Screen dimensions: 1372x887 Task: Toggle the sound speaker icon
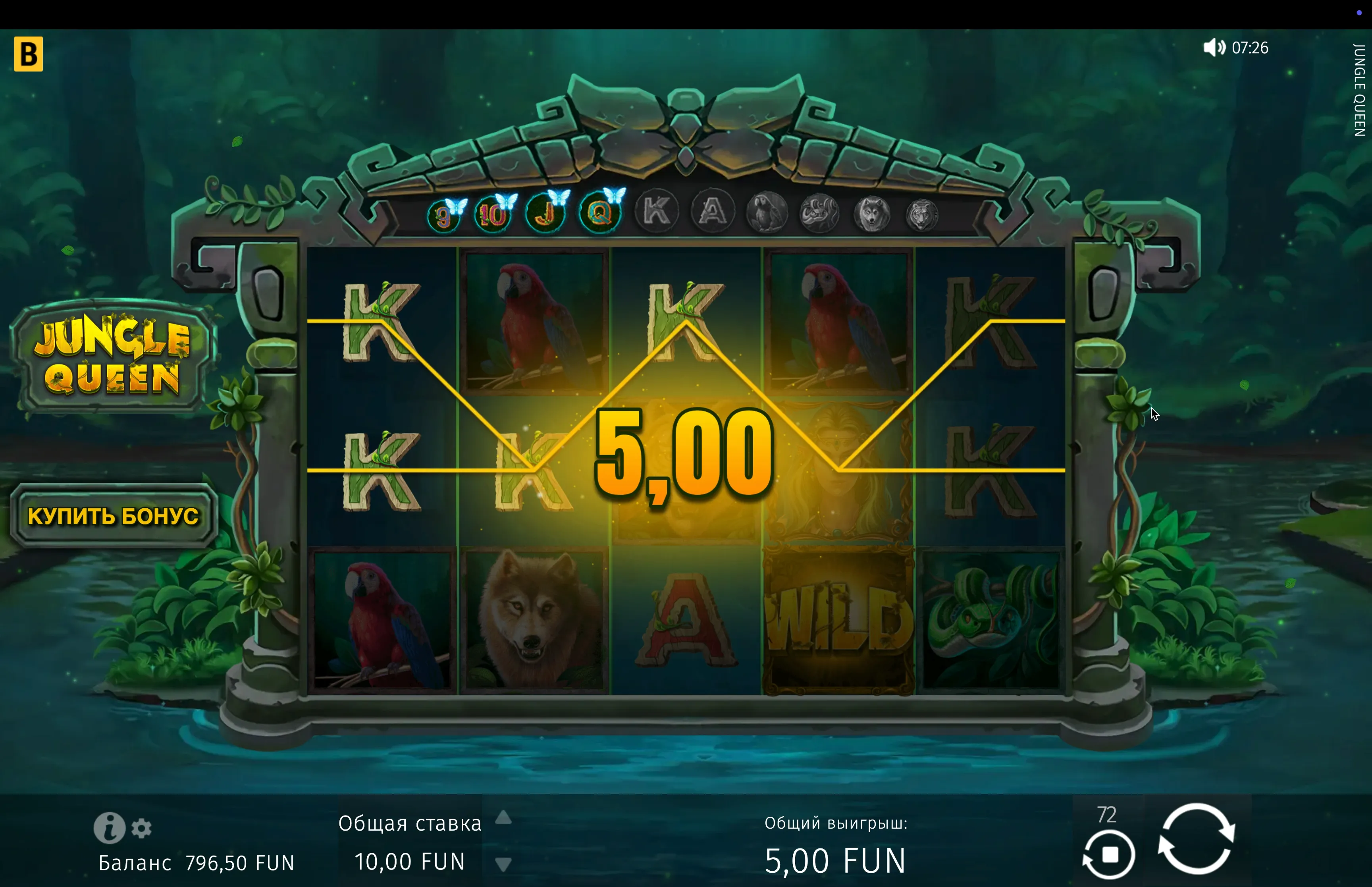[1214, 47]
